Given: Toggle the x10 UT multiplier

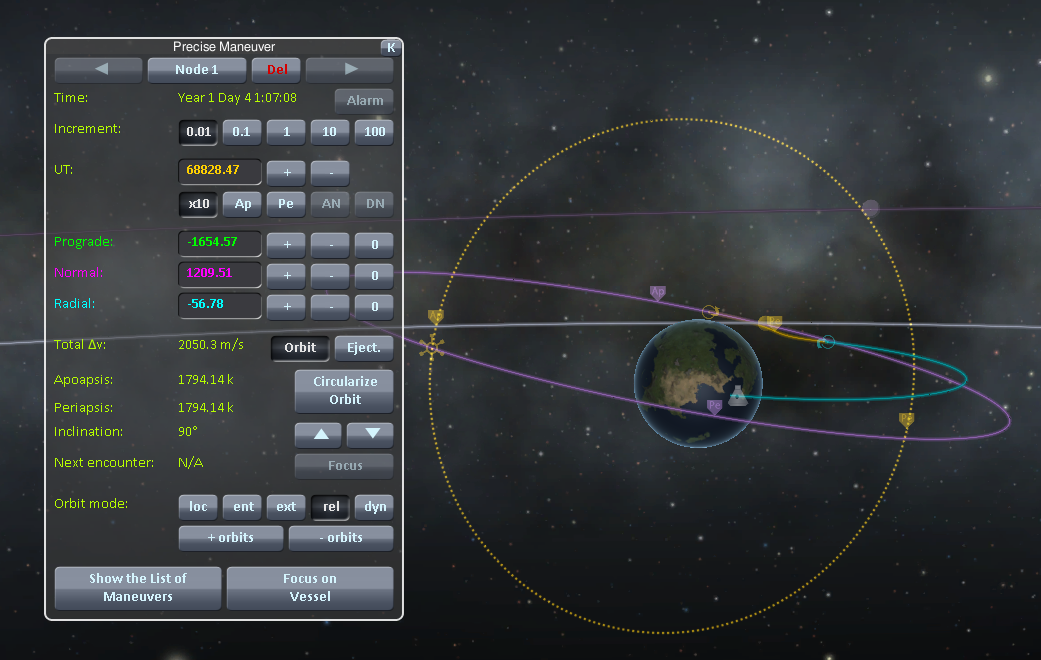Looking at the screenshot, I should (x=198, y=204).
